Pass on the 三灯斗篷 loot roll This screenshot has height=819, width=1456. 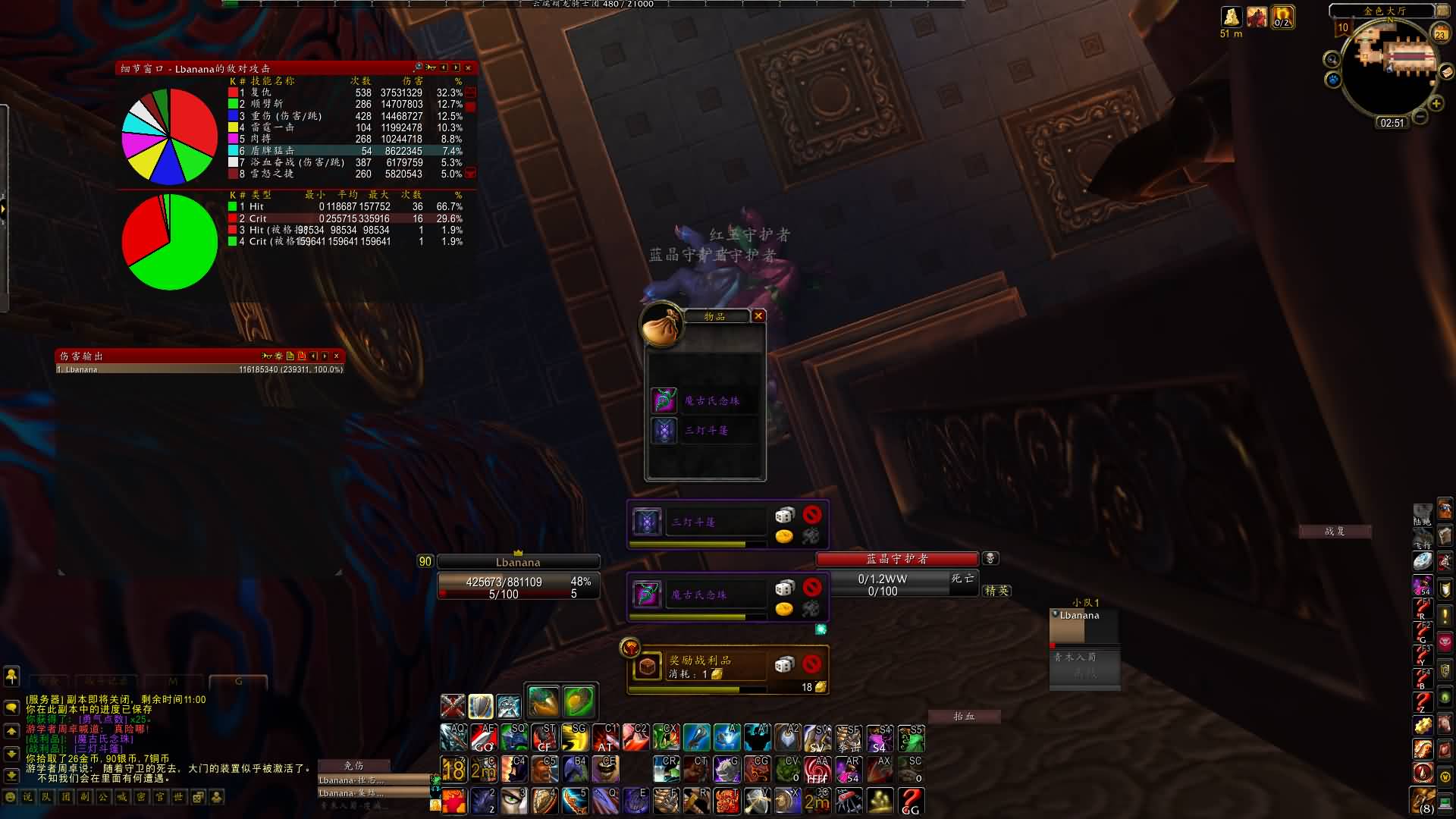coord(812,515)
